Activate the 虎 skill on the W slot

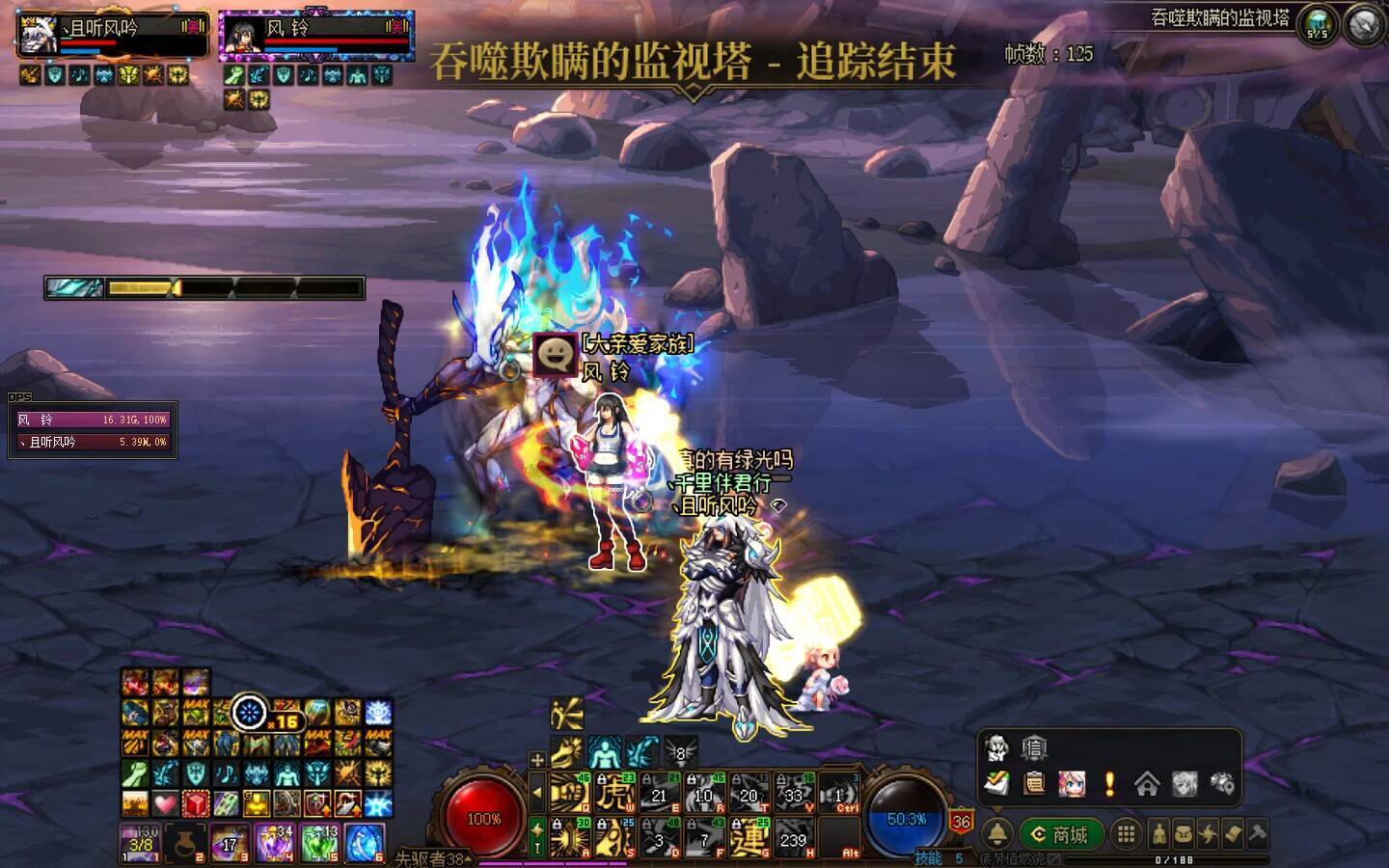pos(614,795)
